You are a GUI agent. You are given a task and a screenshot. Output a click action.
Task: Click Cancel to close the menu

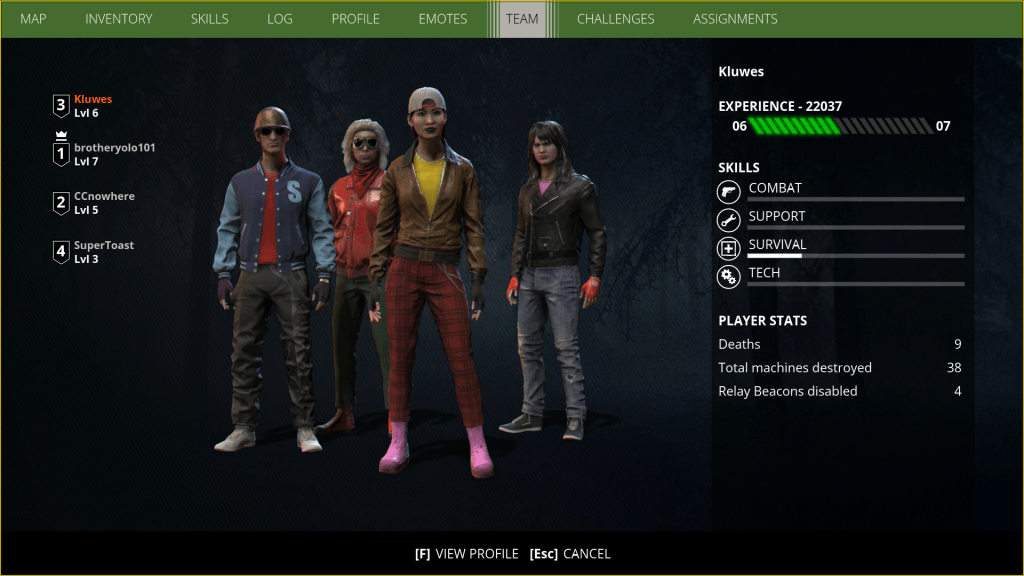point(570,554)
